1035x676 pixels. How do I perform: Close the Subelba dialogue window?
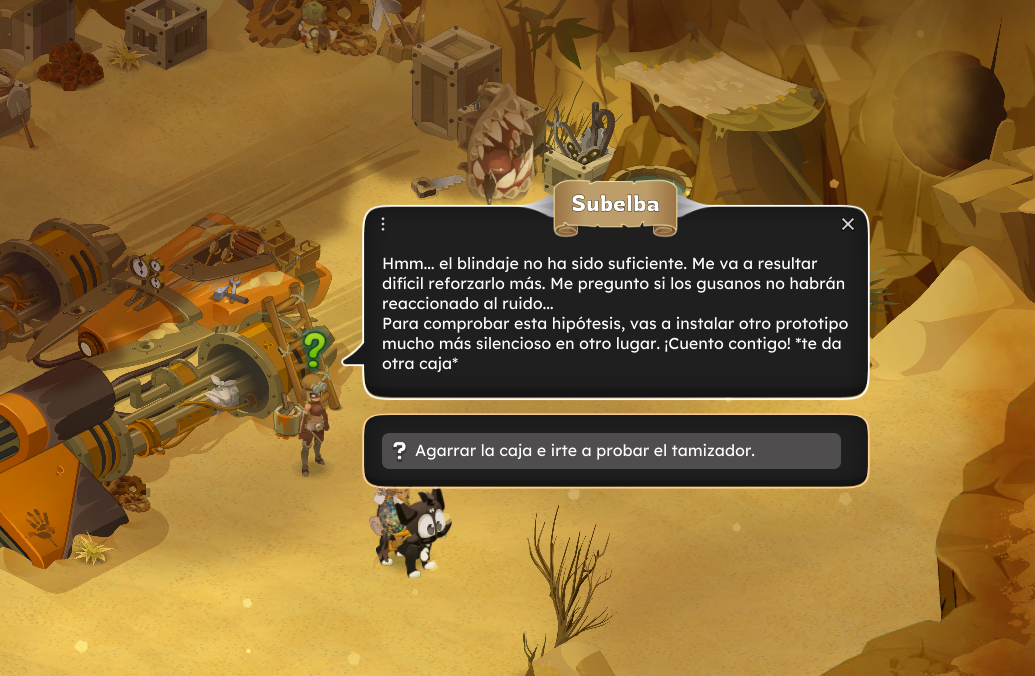[848, 224]
